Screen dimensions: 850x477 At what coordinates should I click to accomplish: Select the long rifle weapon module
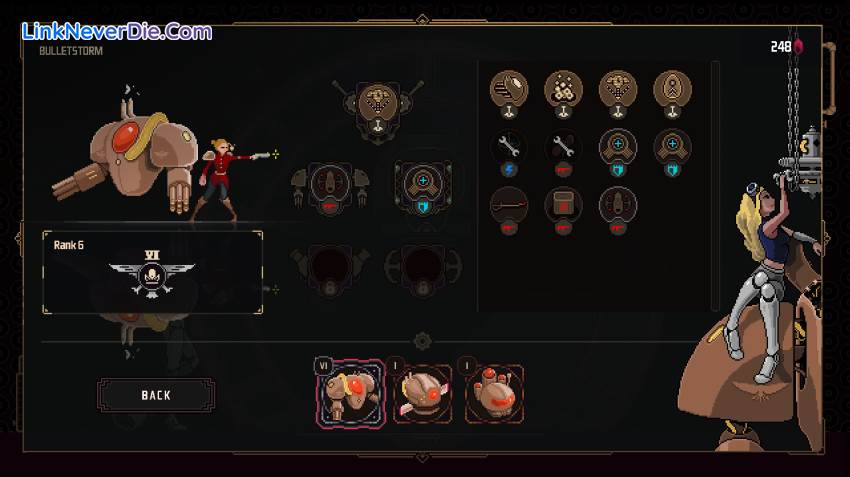pyautogui.click(x=508, y=205)
